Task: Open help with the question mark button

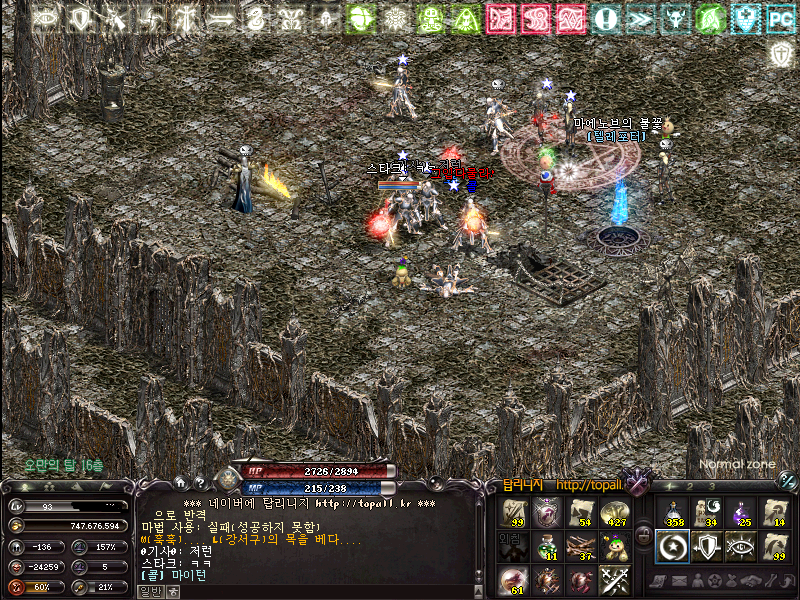Action: coord(200,482)
